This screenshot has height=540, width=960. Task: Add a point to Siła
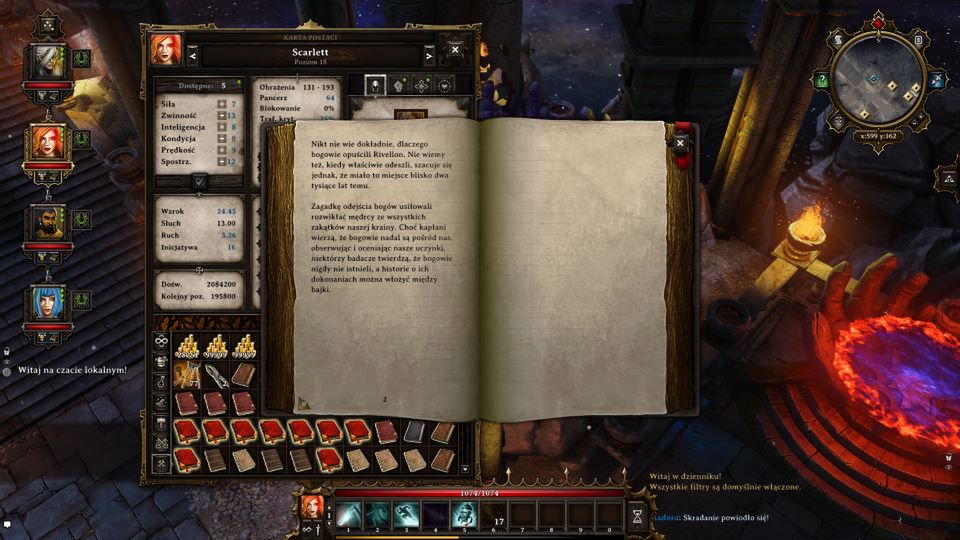pos(221,103)
